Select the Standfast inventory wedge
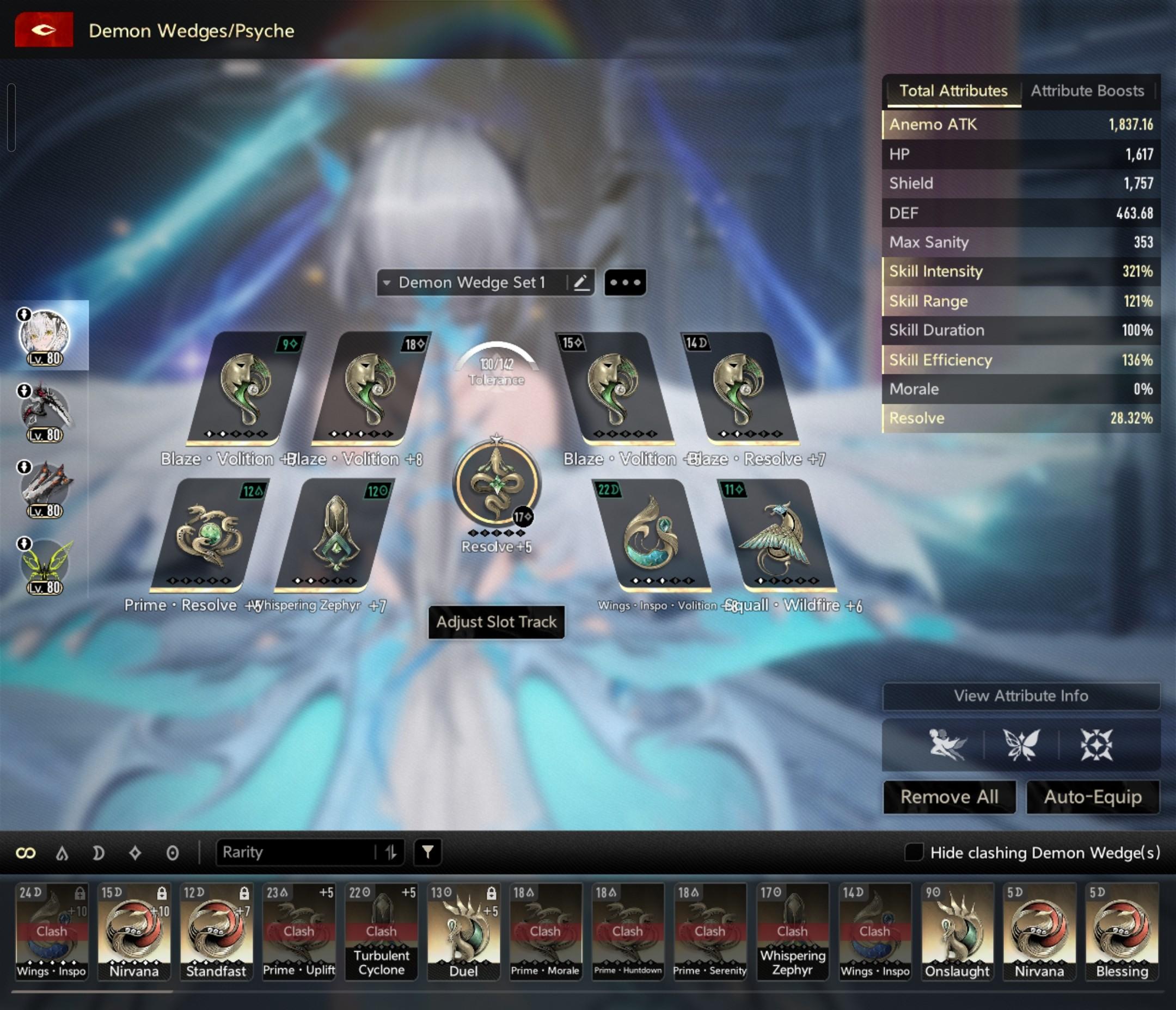Screen dimensions: 1176x1010 [216, 931]
